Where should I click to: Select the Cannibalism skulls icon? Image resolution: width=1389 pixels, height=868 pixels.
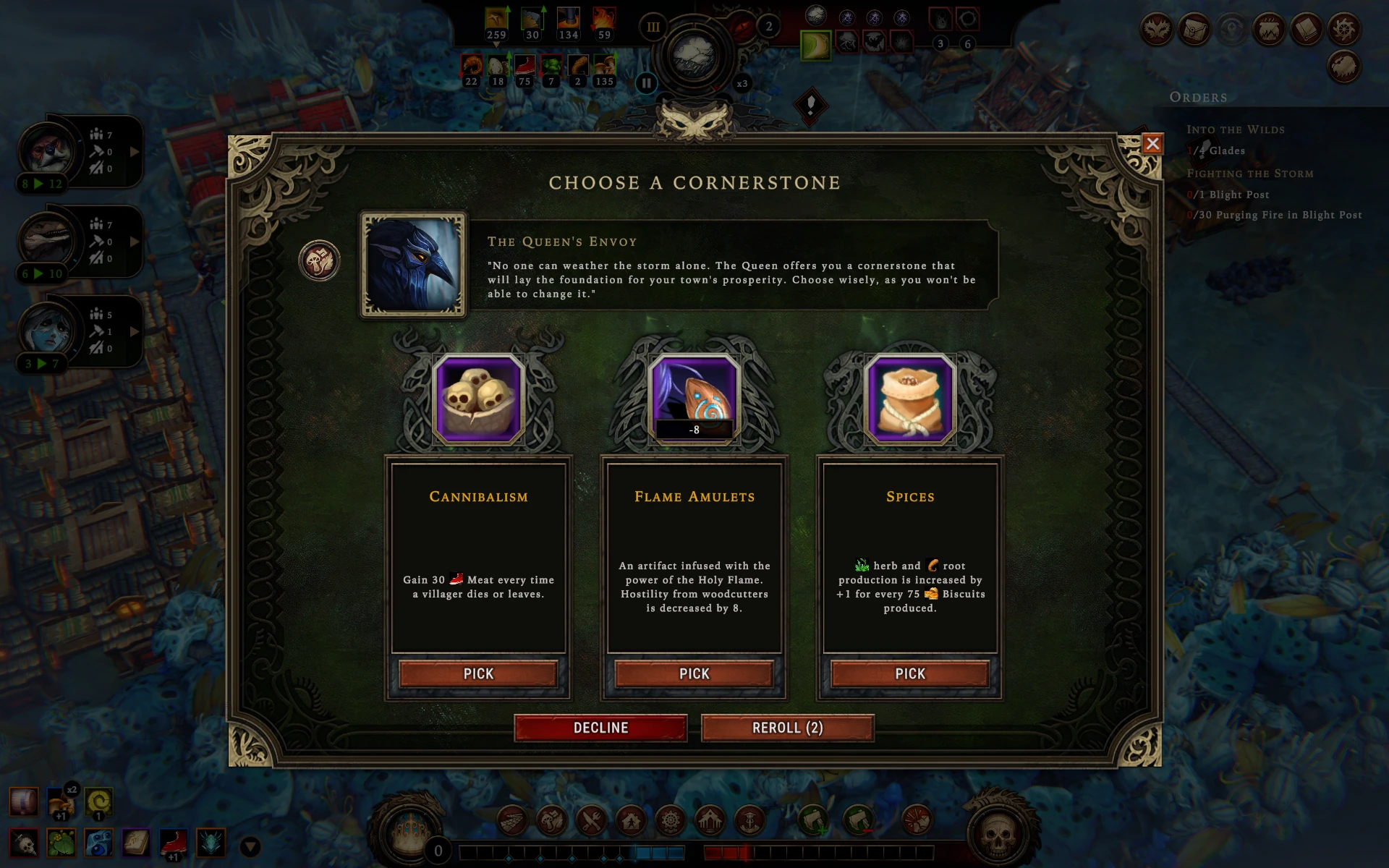(x=478, y=399)
